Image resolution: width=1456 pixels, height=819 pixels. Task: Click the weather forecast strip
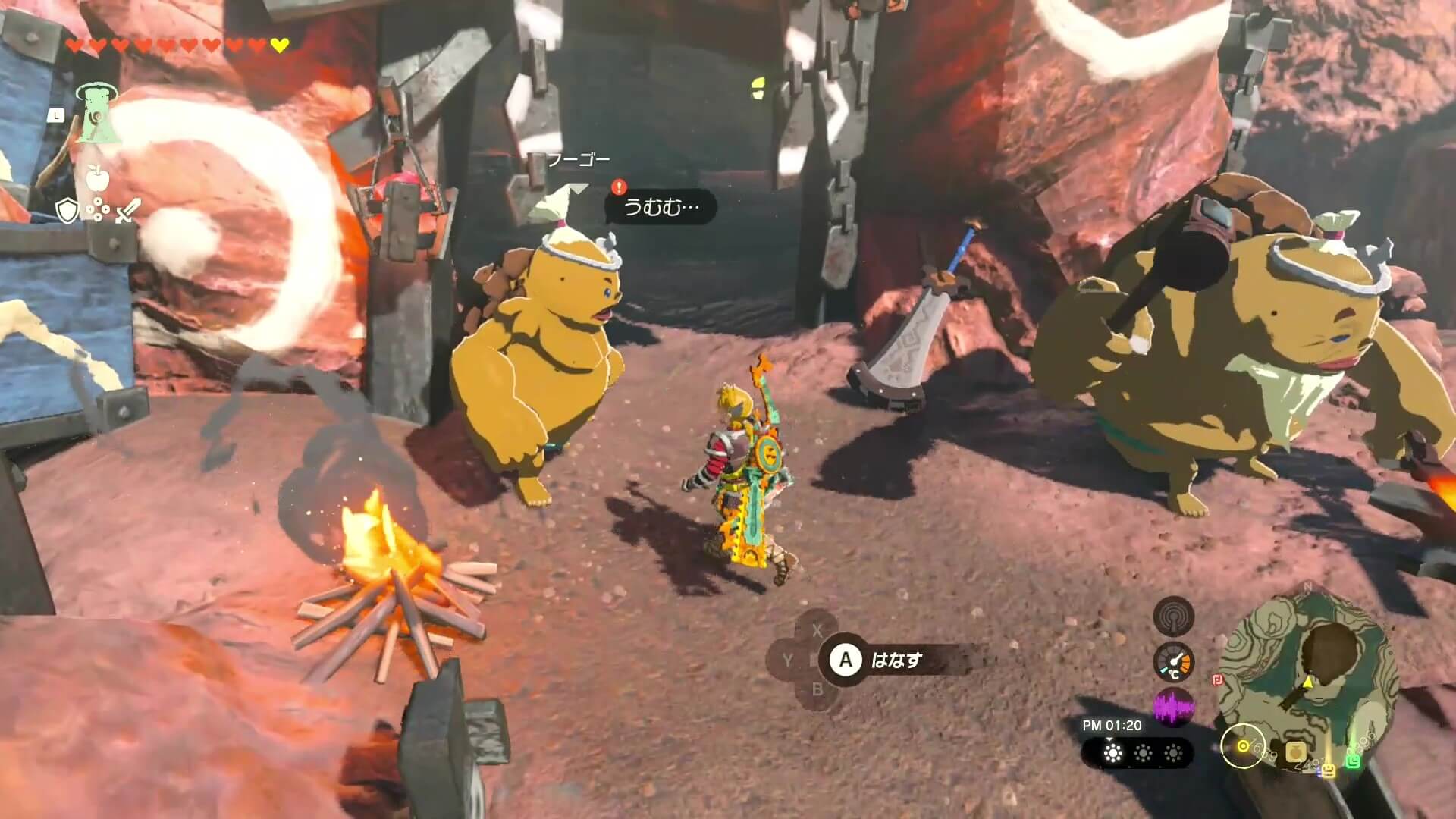click(1137, 753)
